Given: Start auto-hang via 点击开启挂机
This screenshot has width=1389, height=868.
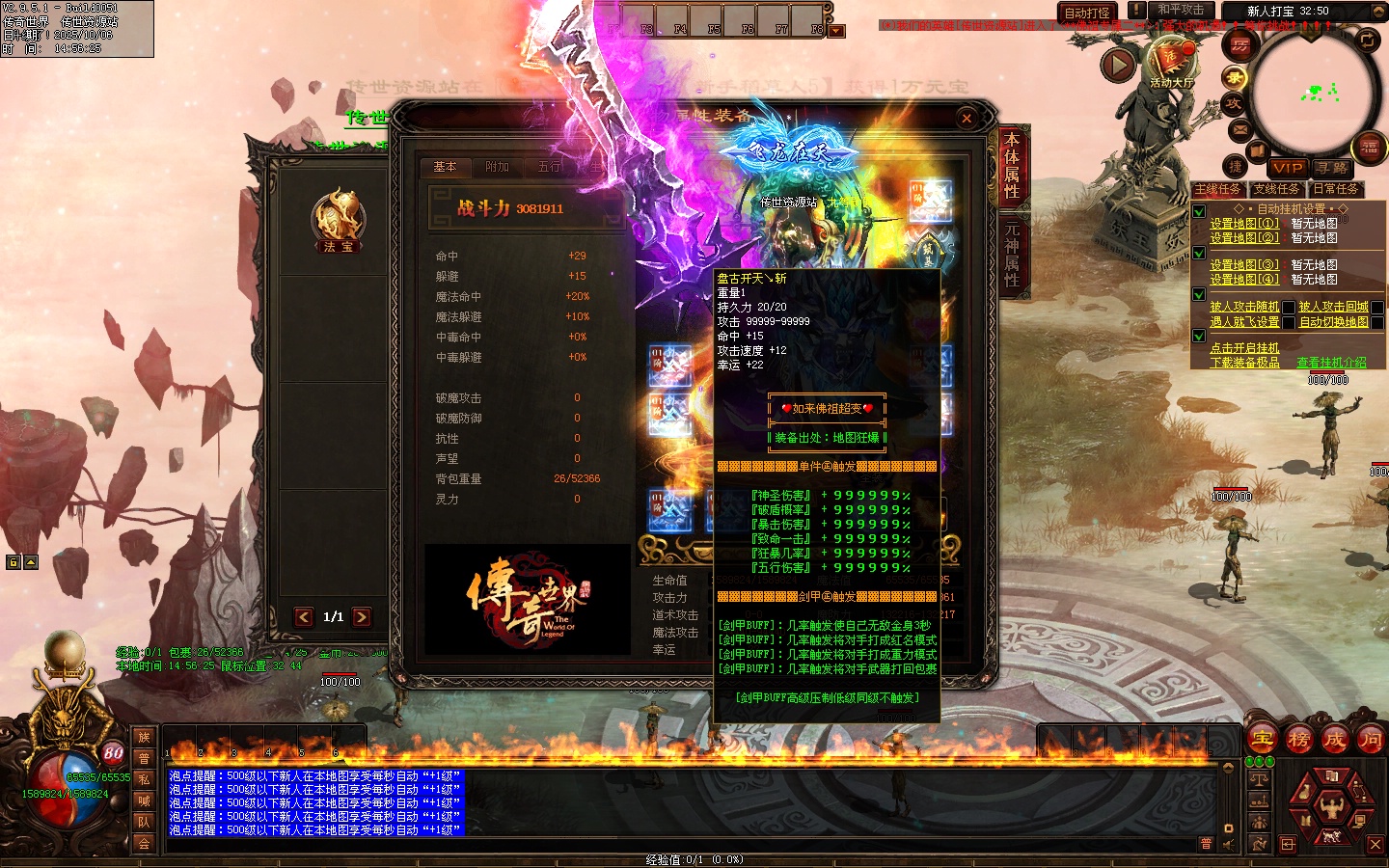Looking at the screenshot, I should click(x=1244, y=348).
